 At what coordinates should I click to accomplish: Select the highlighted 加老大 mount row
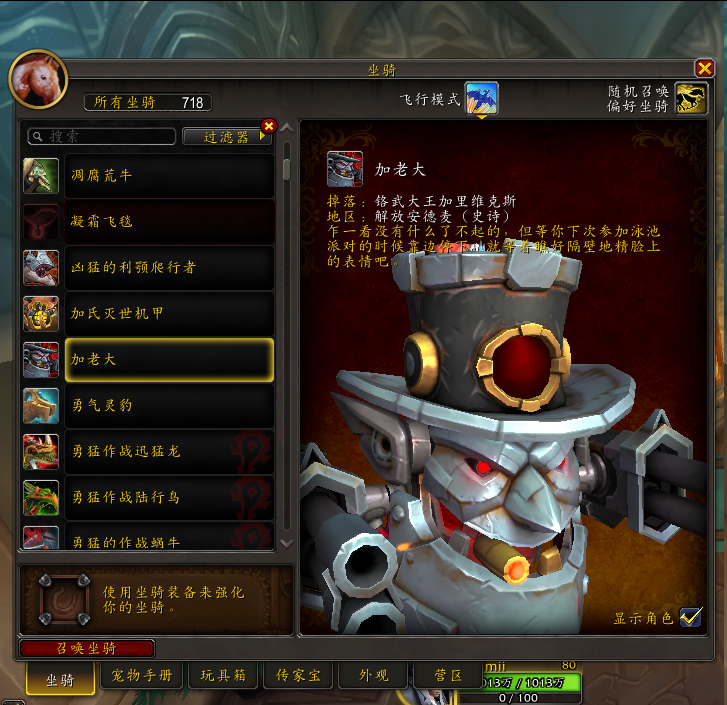tap(169, 359)
